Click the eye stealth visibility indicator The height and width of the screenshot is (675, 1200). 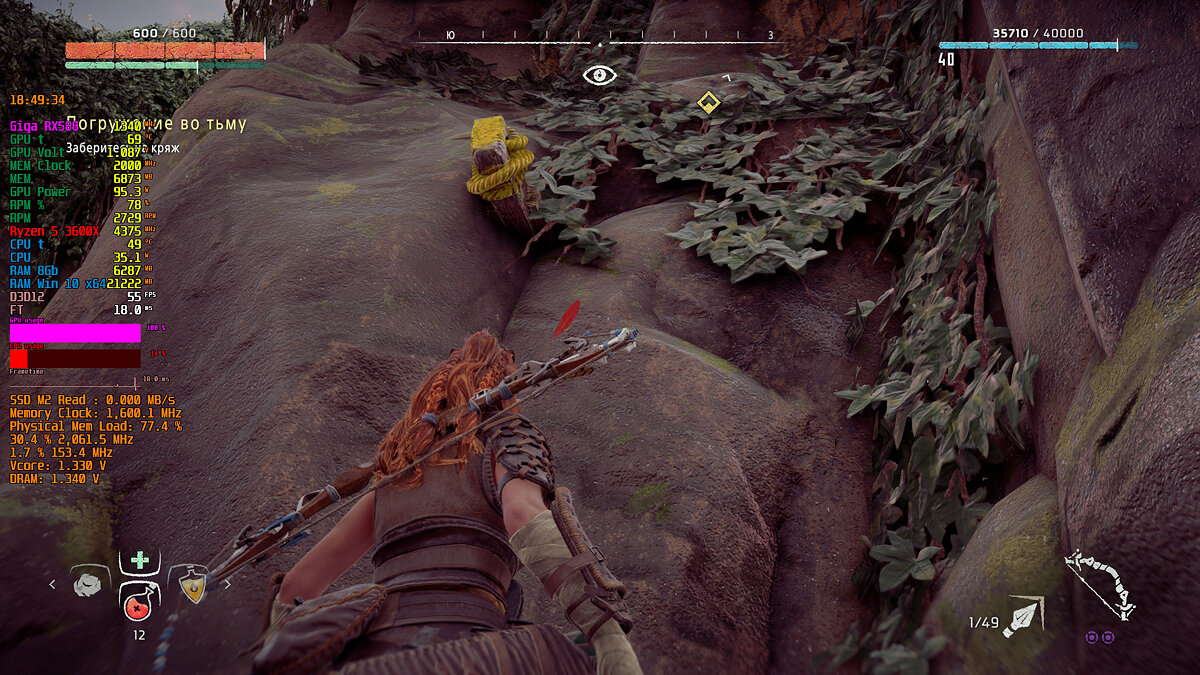coord(599,74)
